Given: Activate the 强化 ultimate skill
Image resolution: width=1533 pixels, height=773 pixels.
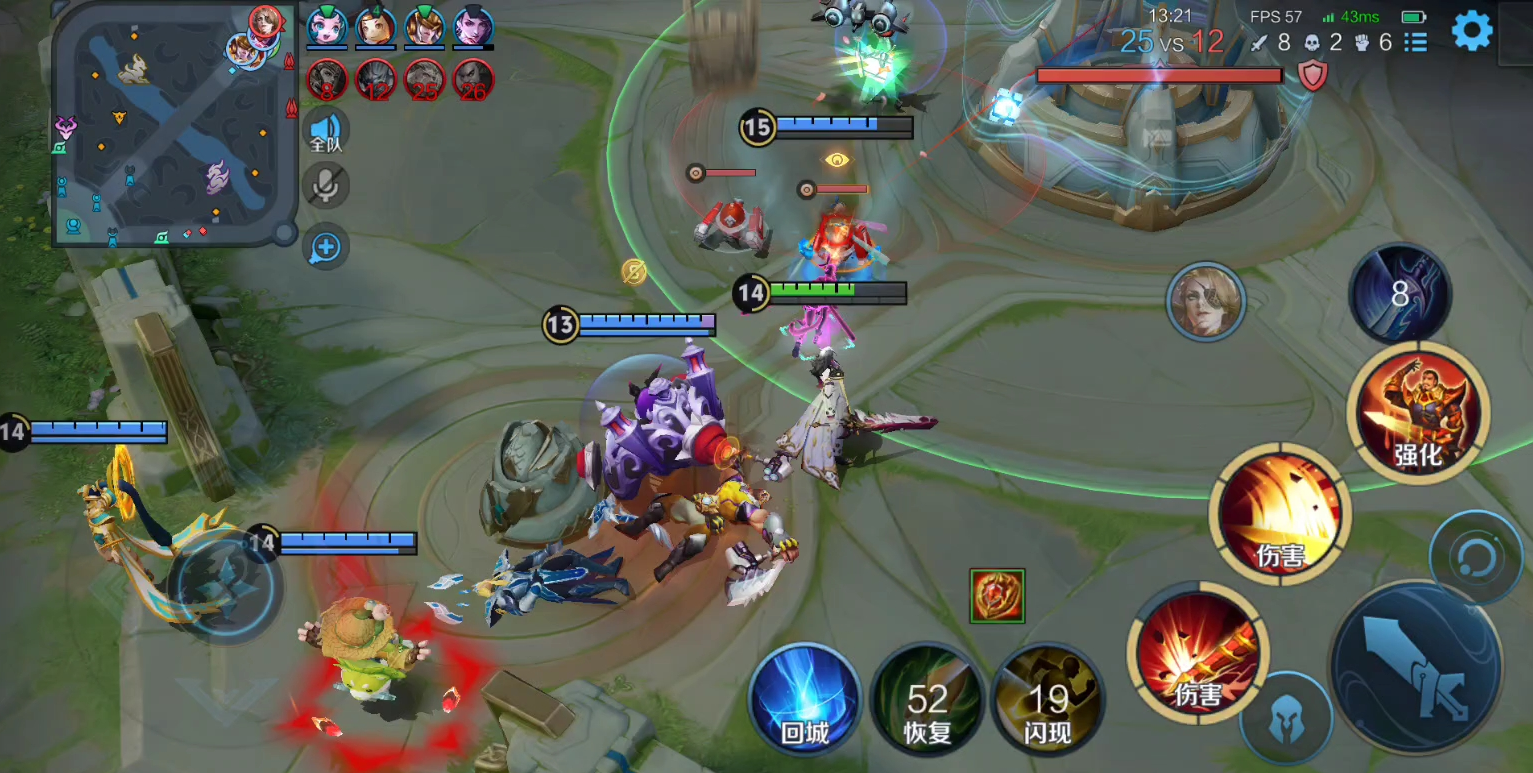Looking at the screenshot, I should [1418, 413].
